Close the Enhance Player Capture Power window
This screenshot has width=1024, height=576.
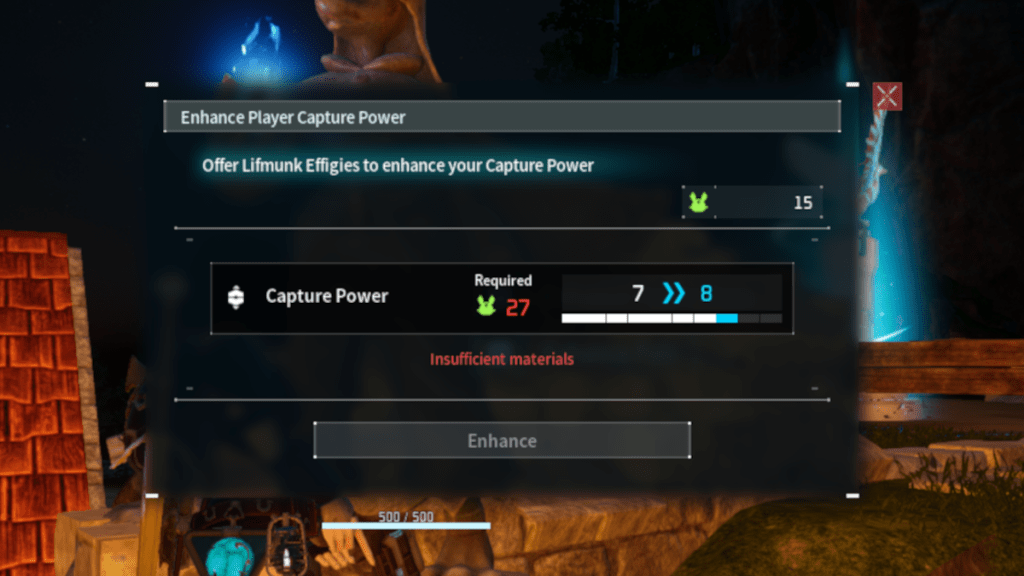887,96
